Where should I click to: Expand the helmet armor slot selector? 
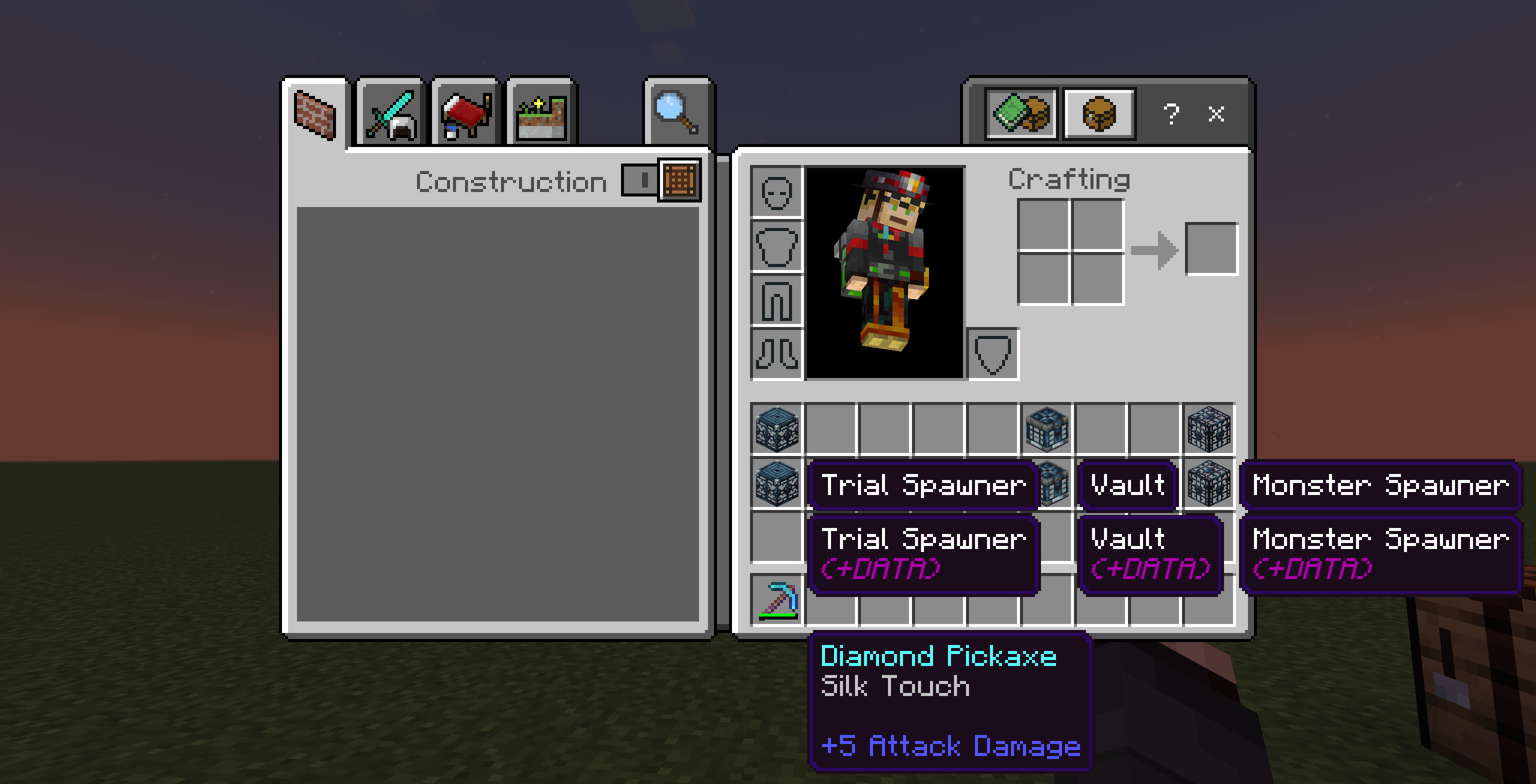777,192
